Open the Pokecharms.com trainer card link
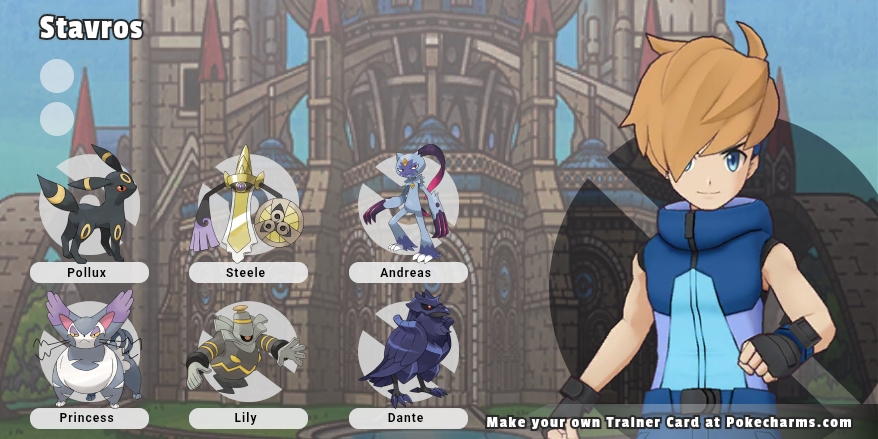 (669, 423)
